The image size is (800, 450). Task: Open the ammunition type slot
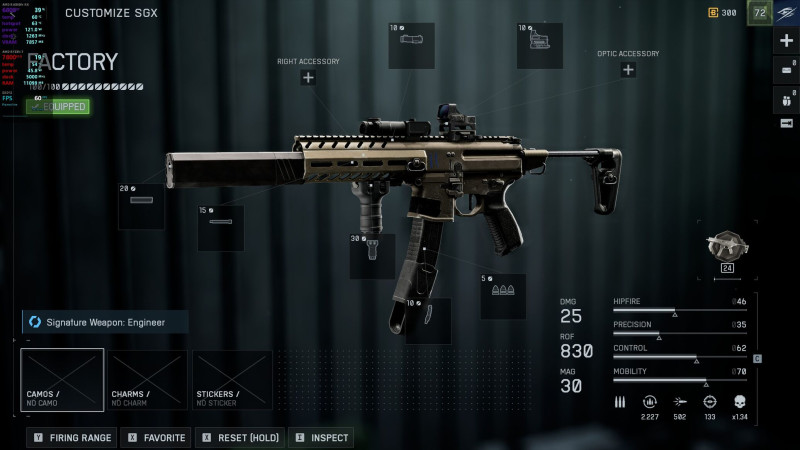[503, 296]
